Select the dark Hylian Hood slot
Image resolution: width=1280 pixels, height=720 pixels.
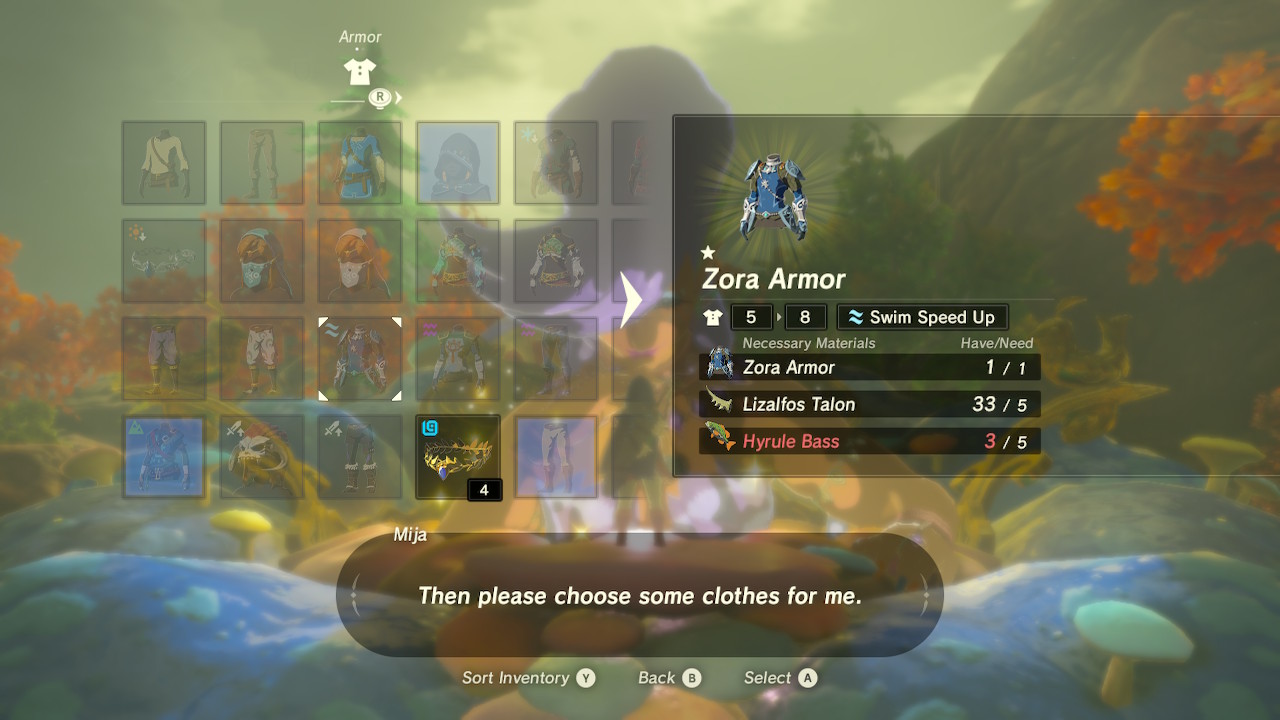[x=458, y=163]
